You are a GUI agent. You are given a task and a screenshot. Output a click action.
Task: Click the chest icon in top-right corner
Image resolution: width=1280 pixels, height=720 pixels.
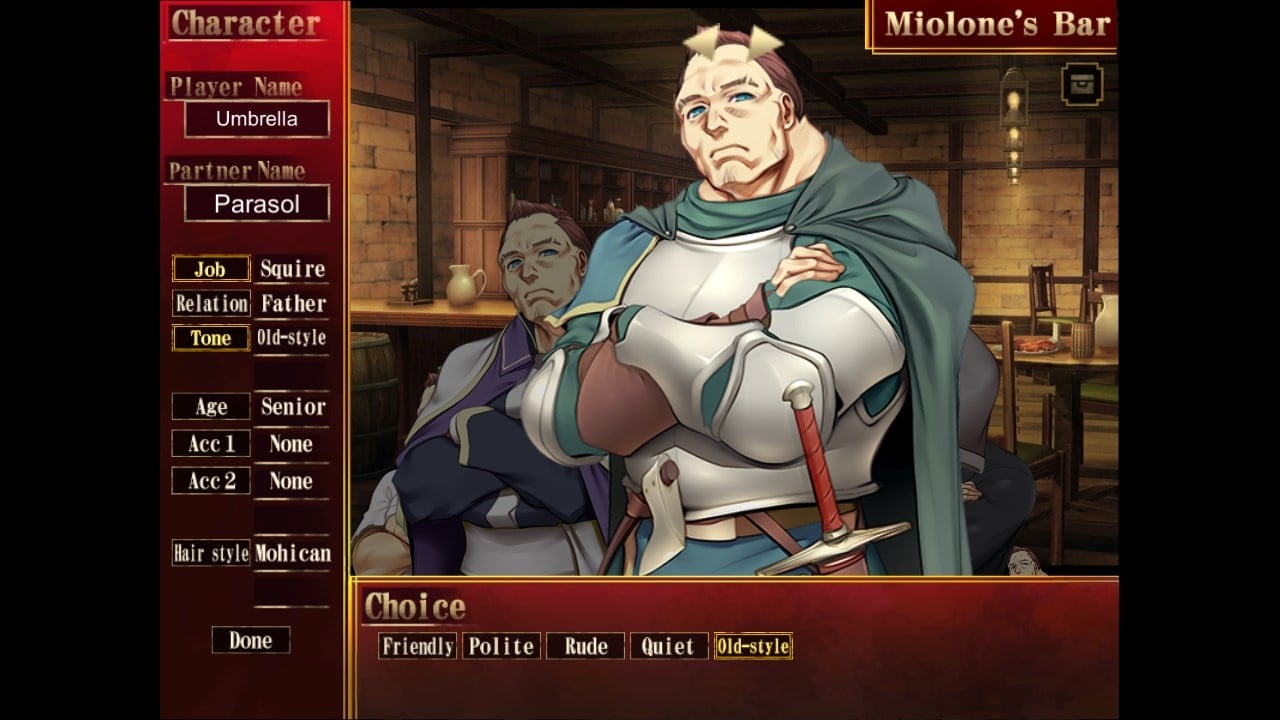[1082, 84]
